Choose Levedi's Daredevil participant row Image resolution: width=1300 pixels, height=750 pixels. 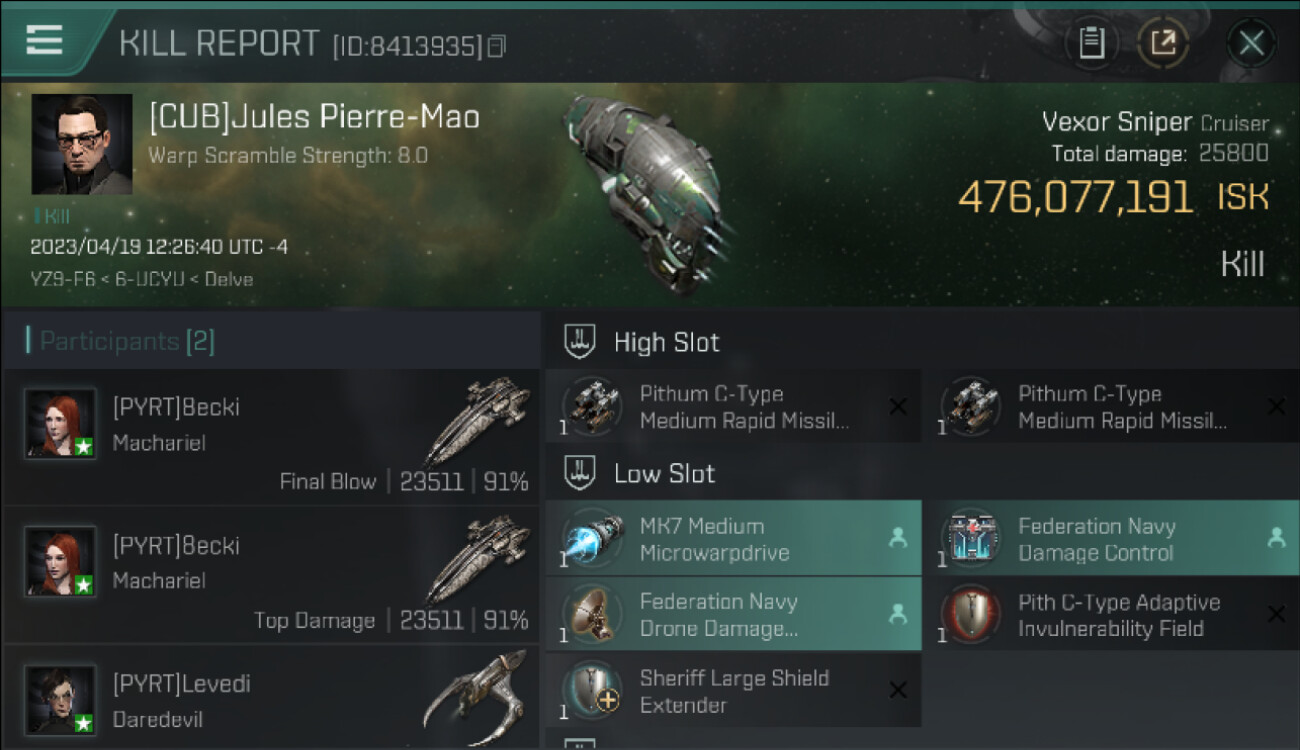[272, 700]
